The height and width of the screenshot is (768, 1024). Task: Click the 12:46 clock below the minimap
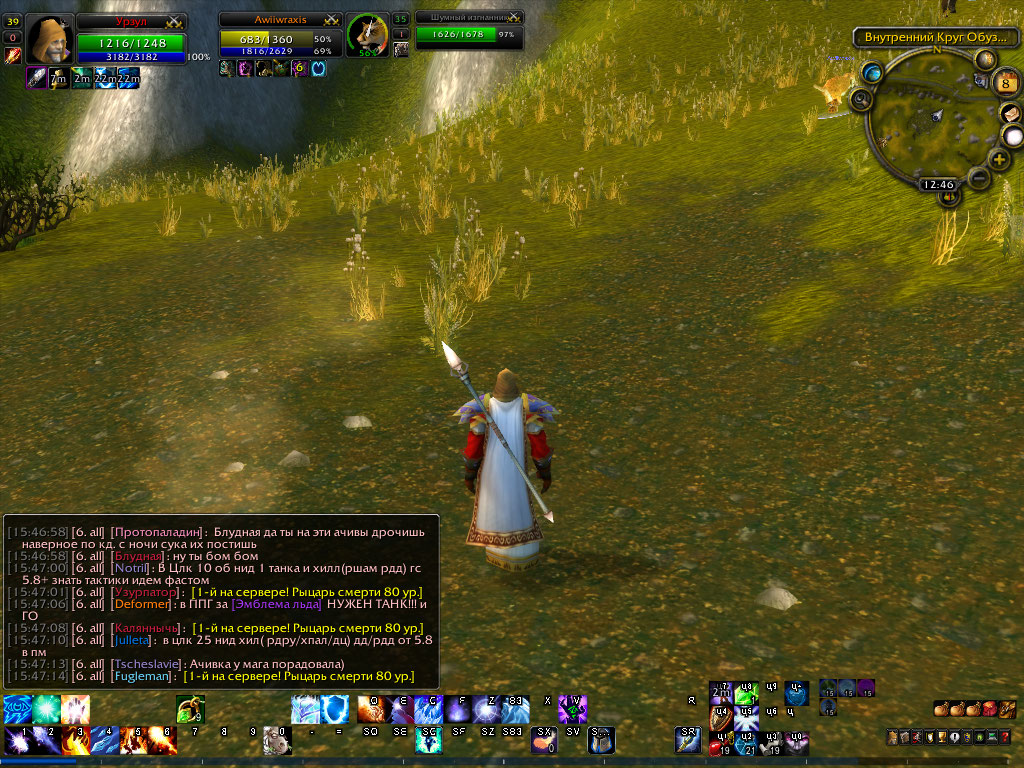tap(937, 184)
